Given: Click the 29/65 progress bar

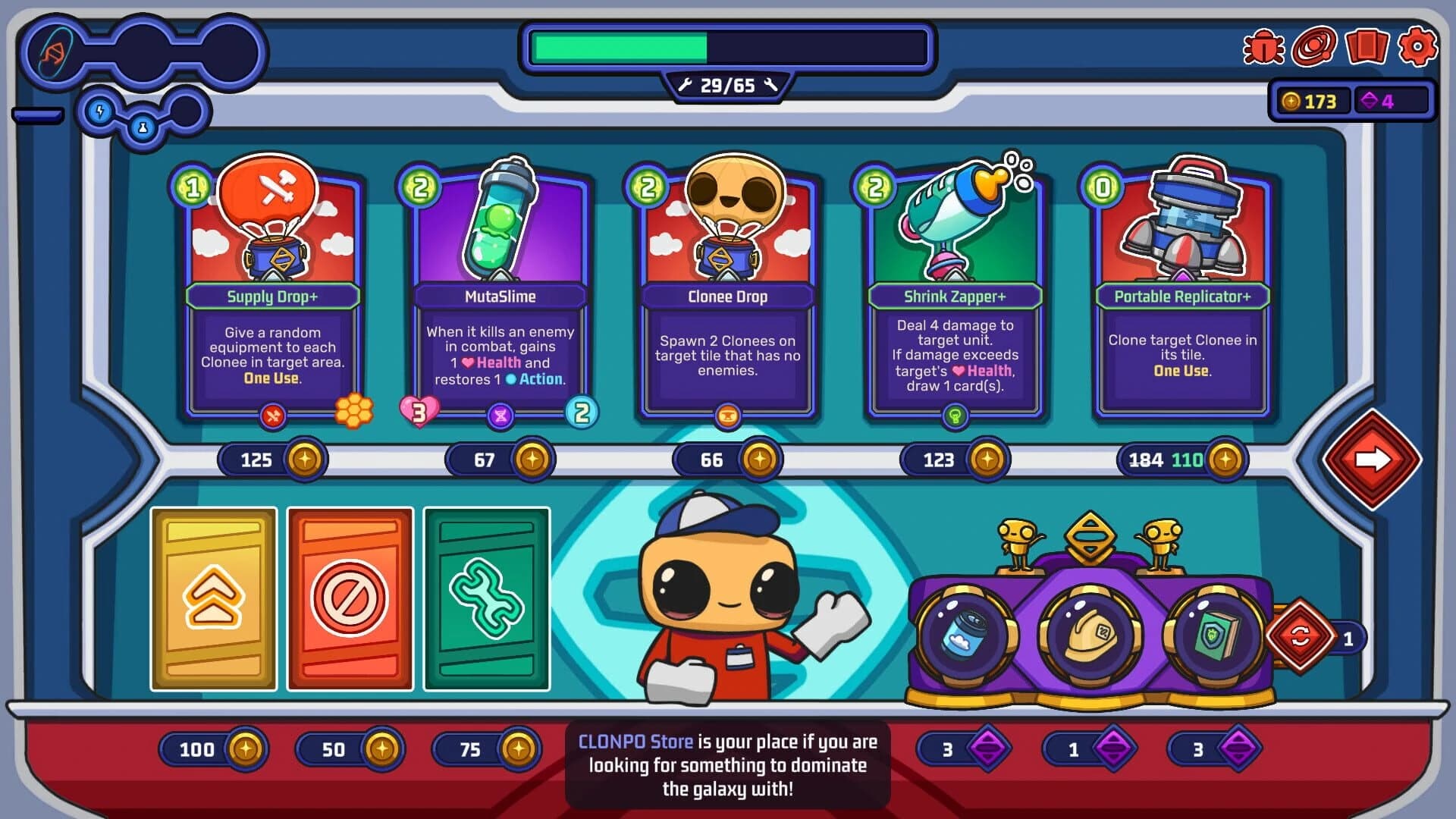Looking at the screenshot, I should point(726,48).
